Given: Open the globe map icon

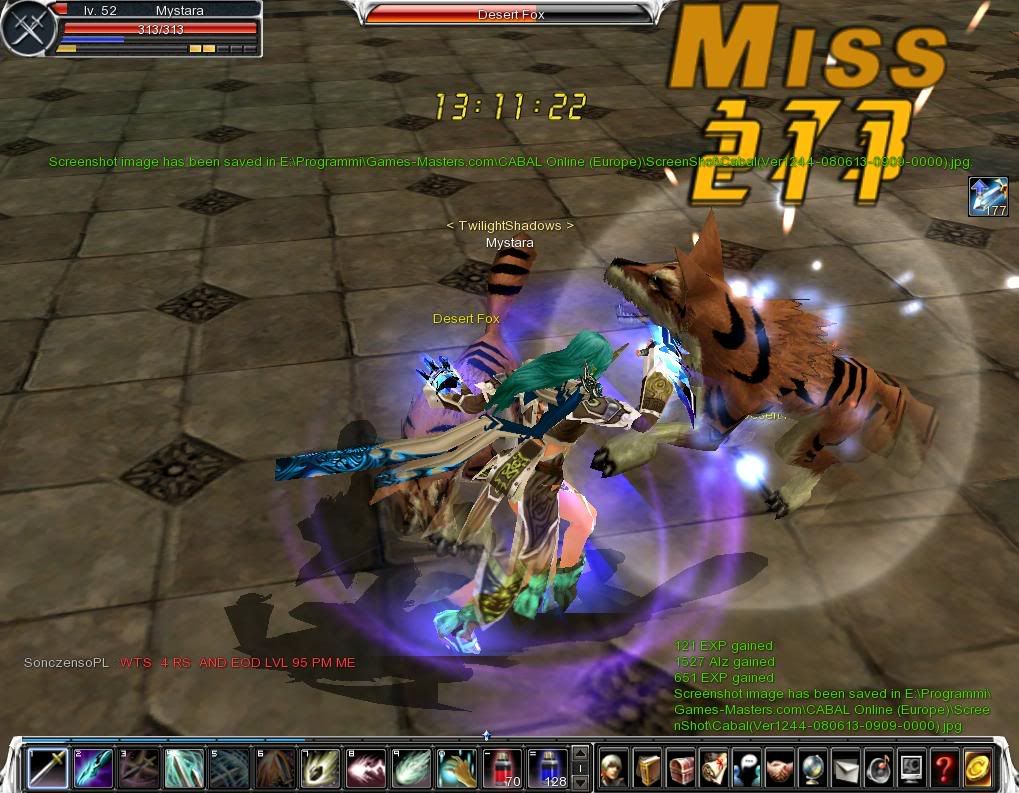Looking at the screenshot, I should click(812, 767).
